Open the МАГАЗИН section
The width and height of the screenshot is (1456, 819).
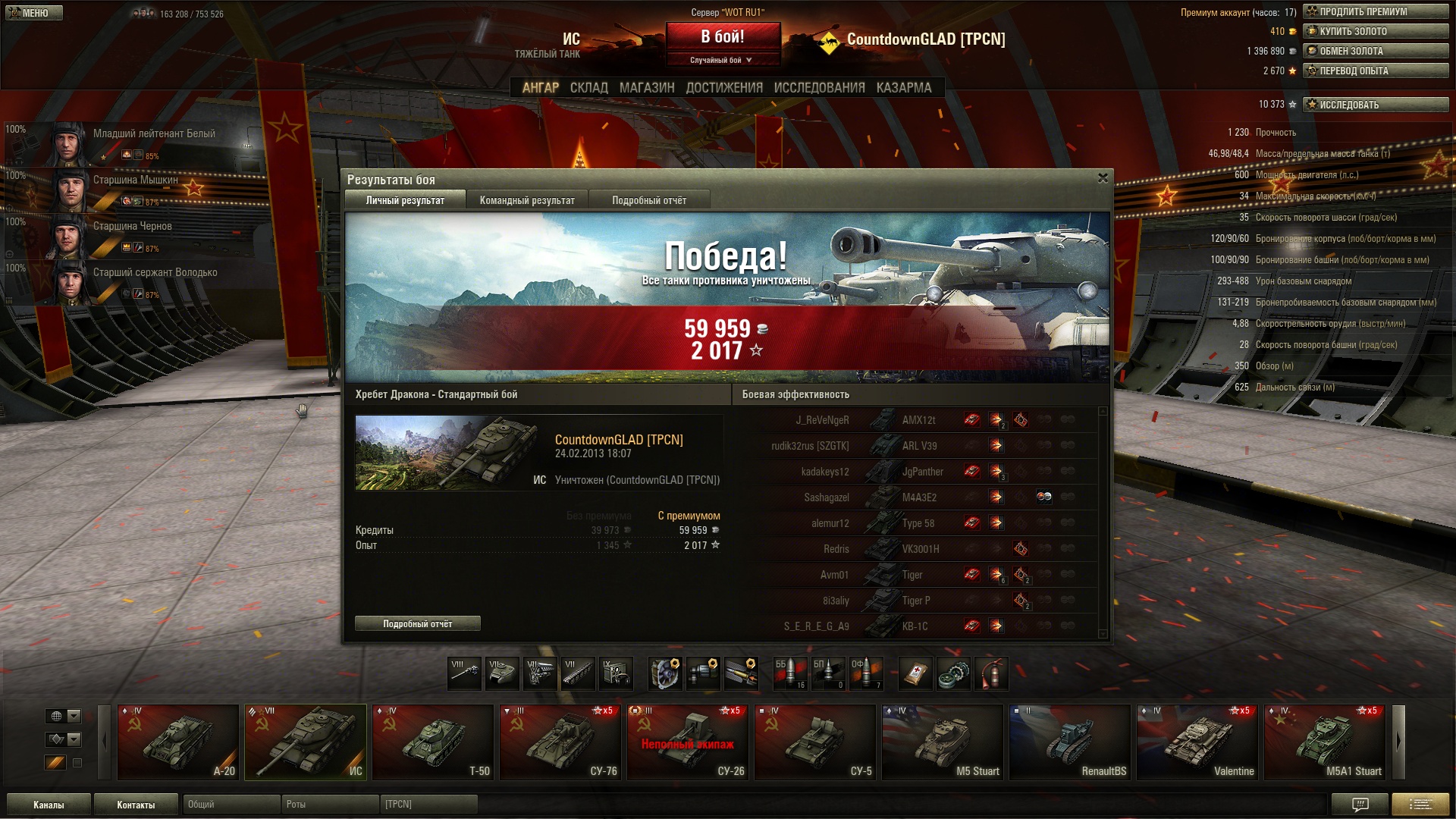tap(647, 88)
